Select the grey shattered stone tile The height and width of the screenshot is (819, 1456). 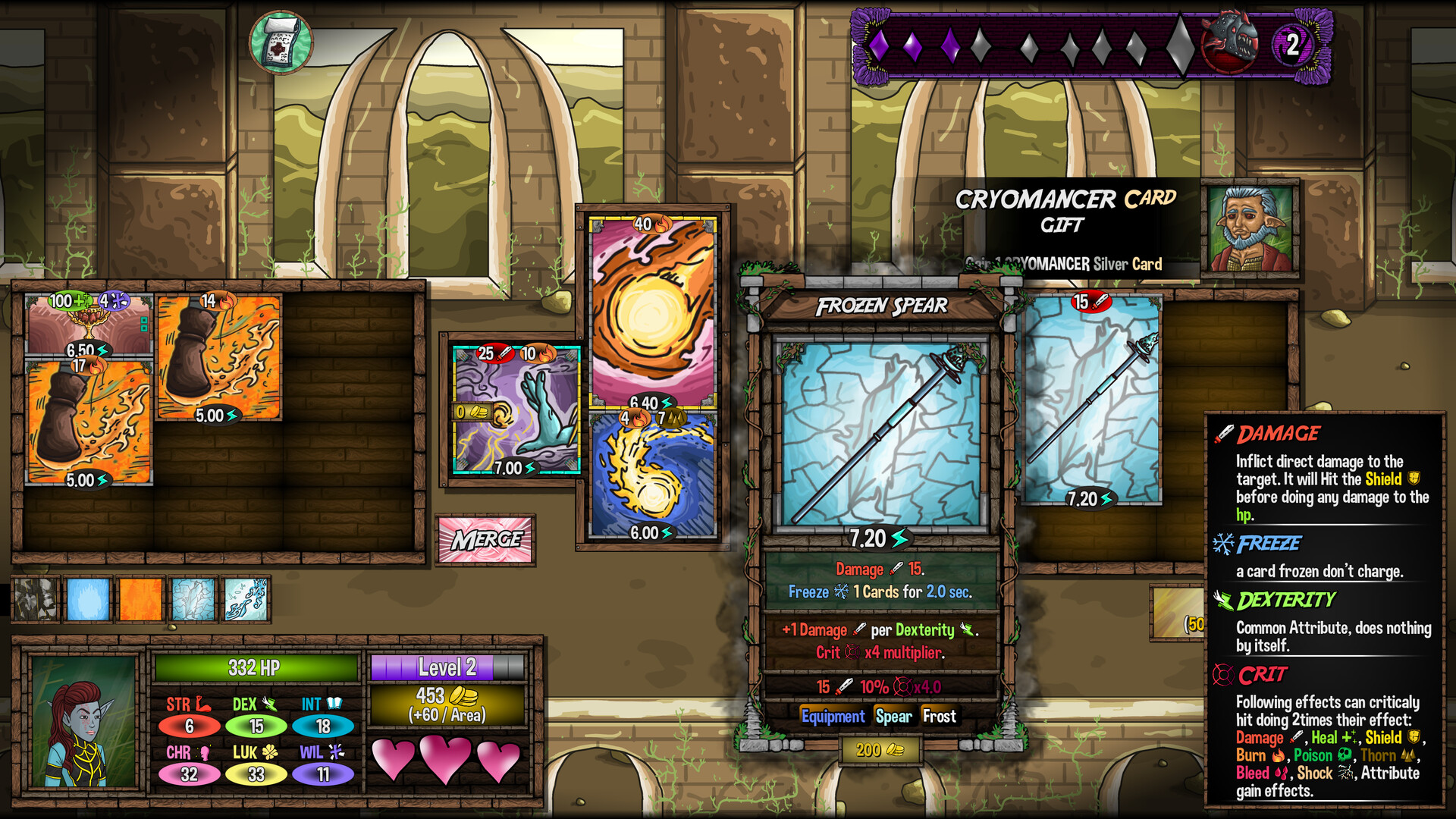36,599
